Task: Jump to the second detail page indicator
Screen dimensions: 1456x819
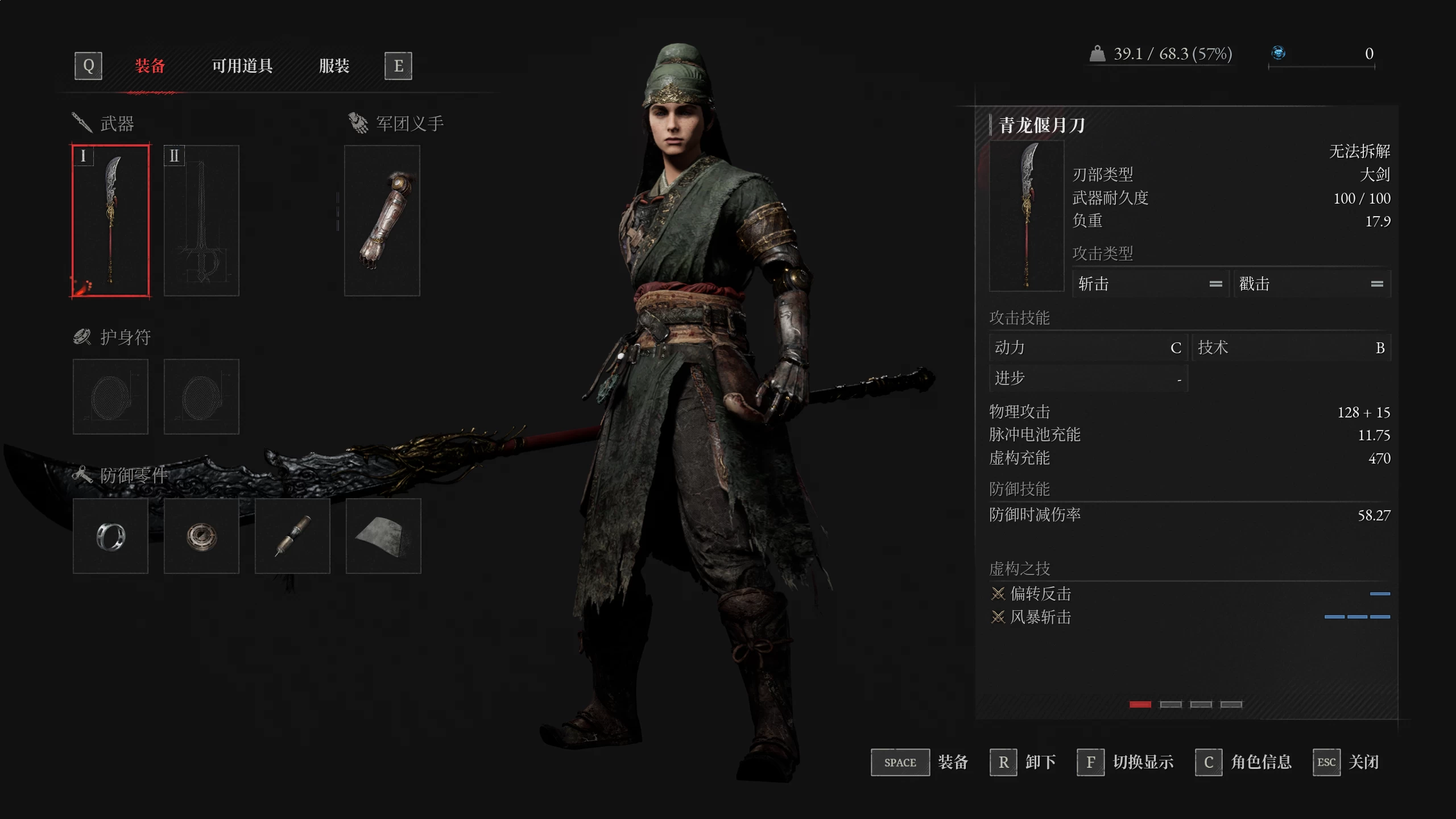Action: point(1170,705)
